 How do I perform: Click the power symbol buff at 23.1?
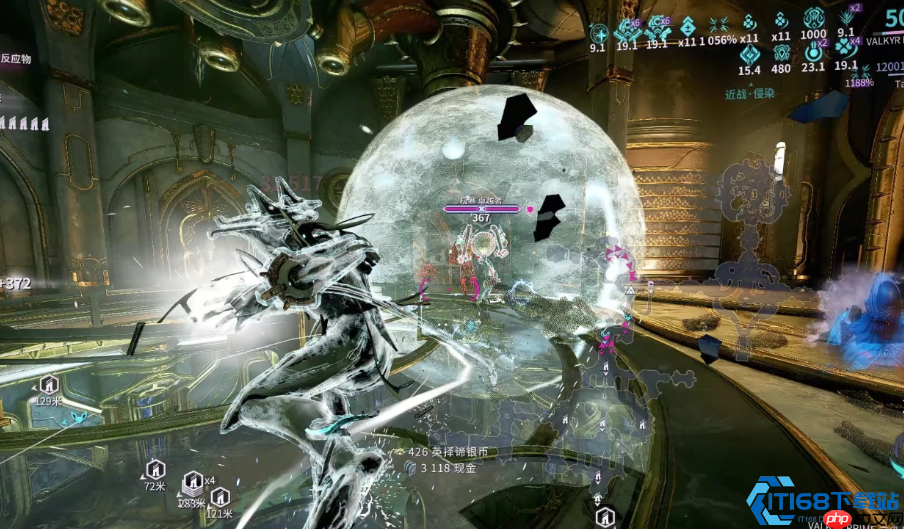813,53
